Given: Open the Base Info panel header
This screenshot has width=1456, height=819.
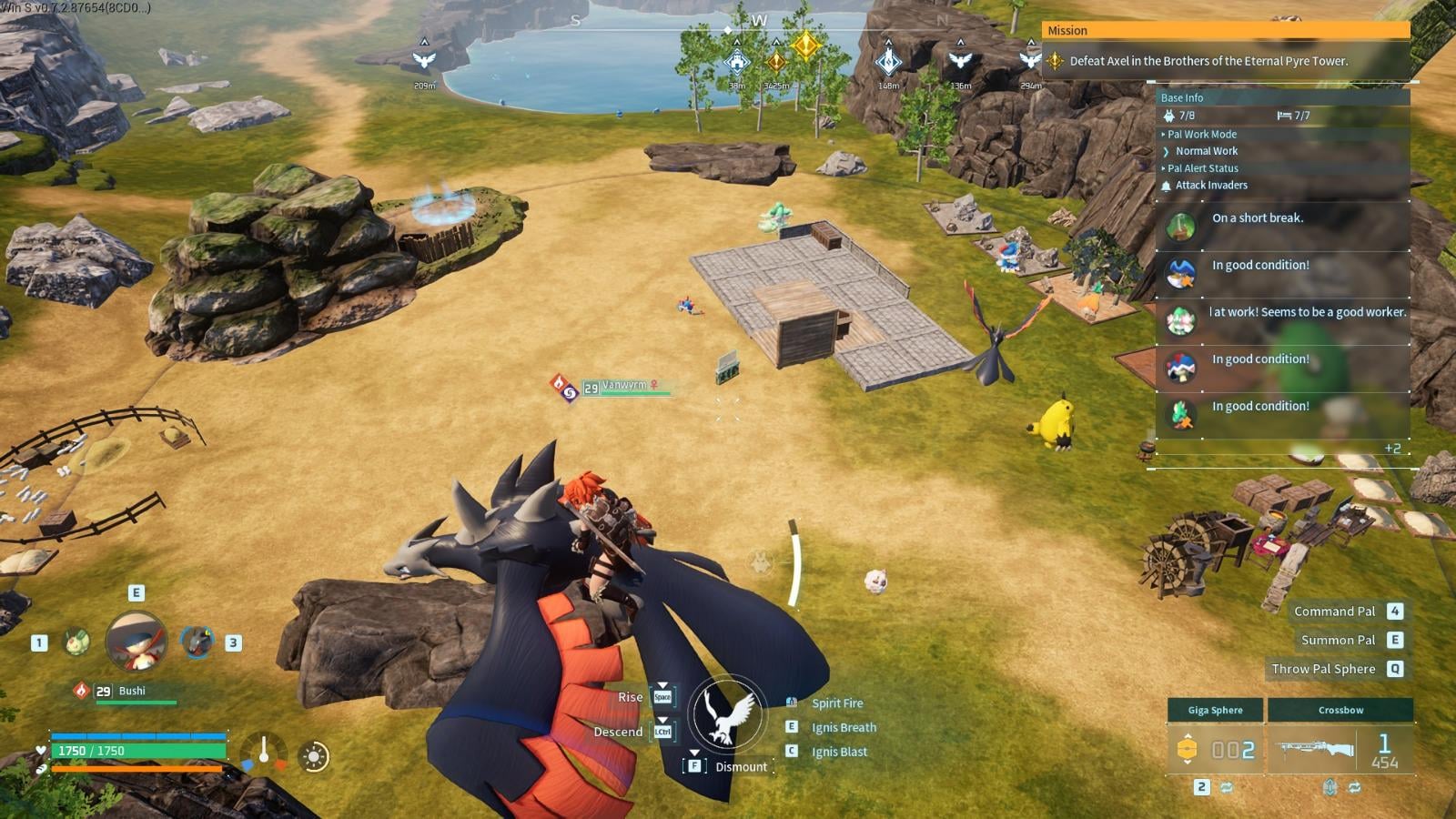Looking at the screenshot, I should click(1182, 97).
